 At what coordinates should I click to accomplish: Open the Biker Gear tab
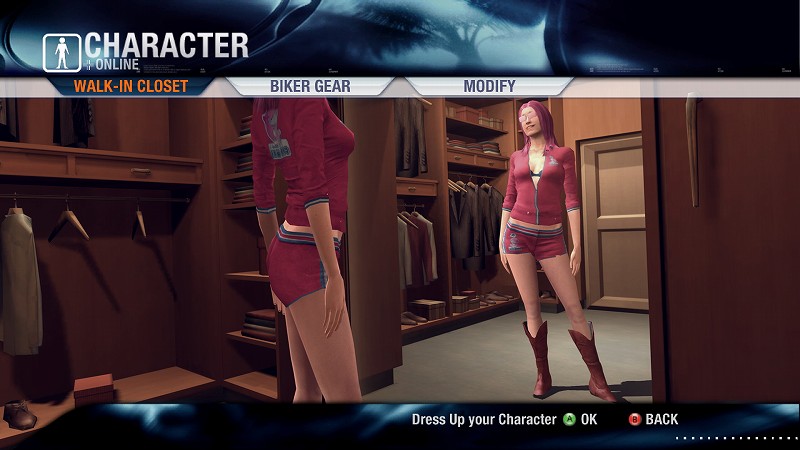310,86
